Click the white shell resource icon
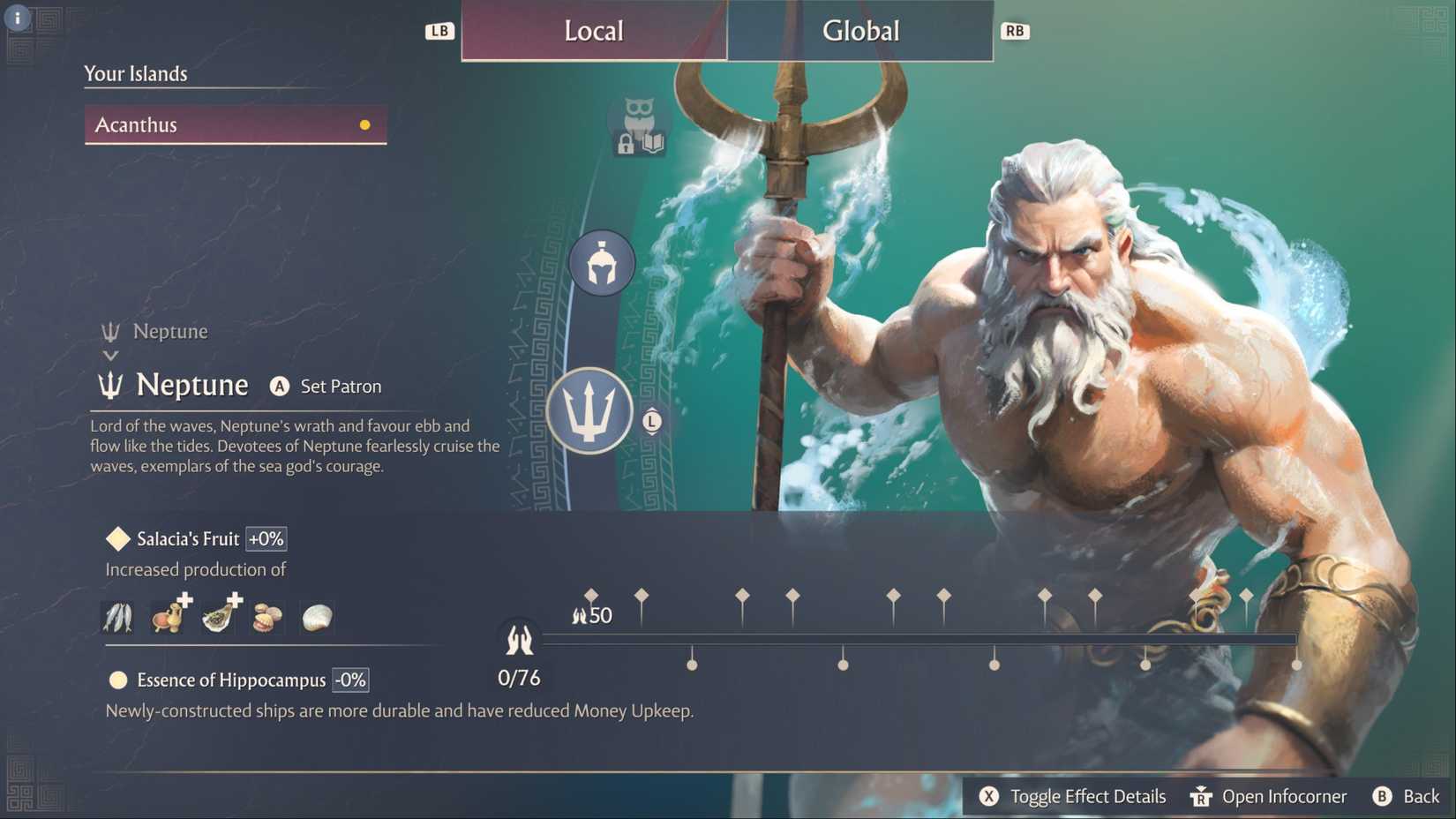1456x819 pixels. point(317,617)
